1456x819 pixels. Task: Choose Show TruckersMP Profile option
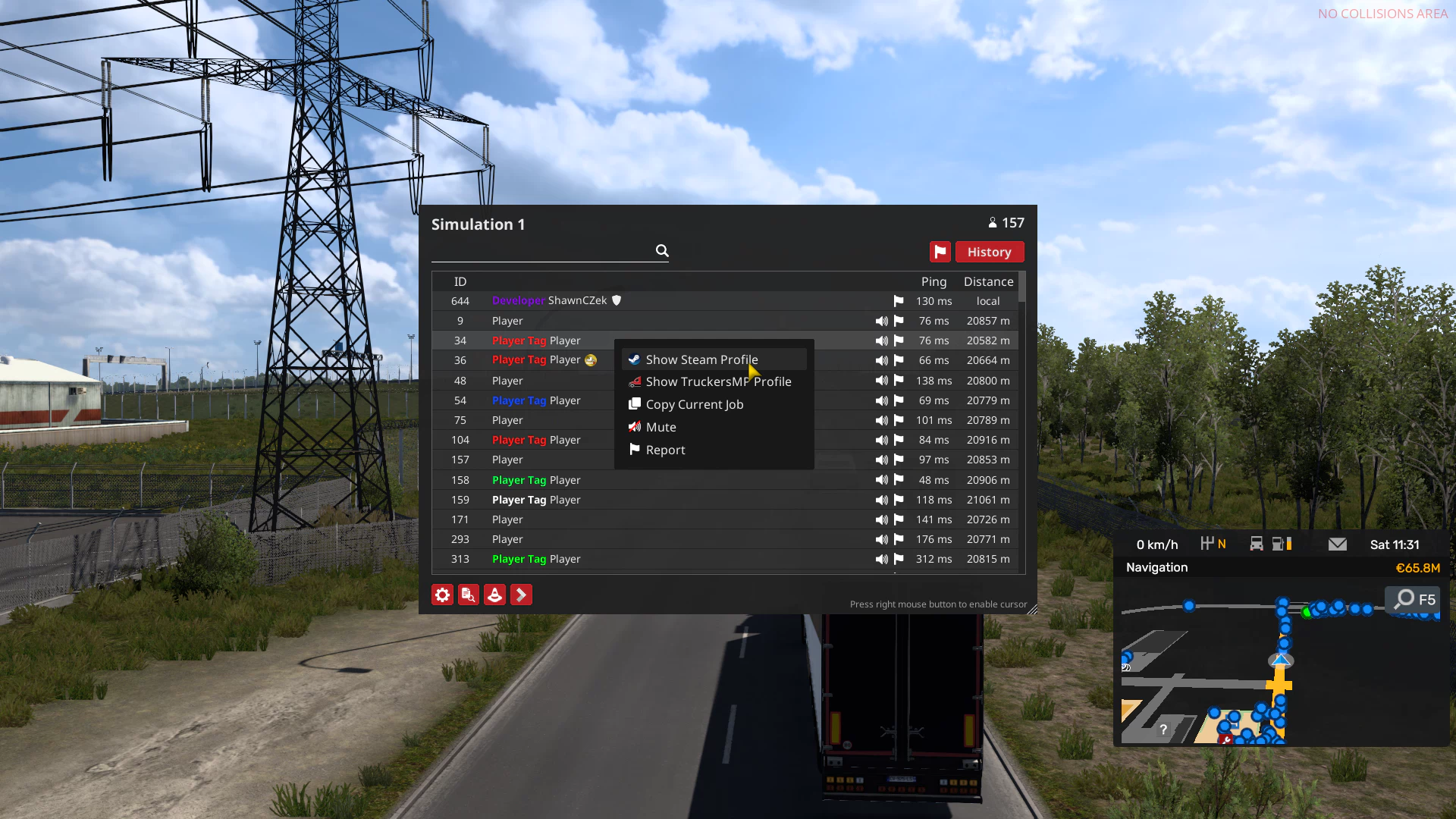tap(719, 381)
